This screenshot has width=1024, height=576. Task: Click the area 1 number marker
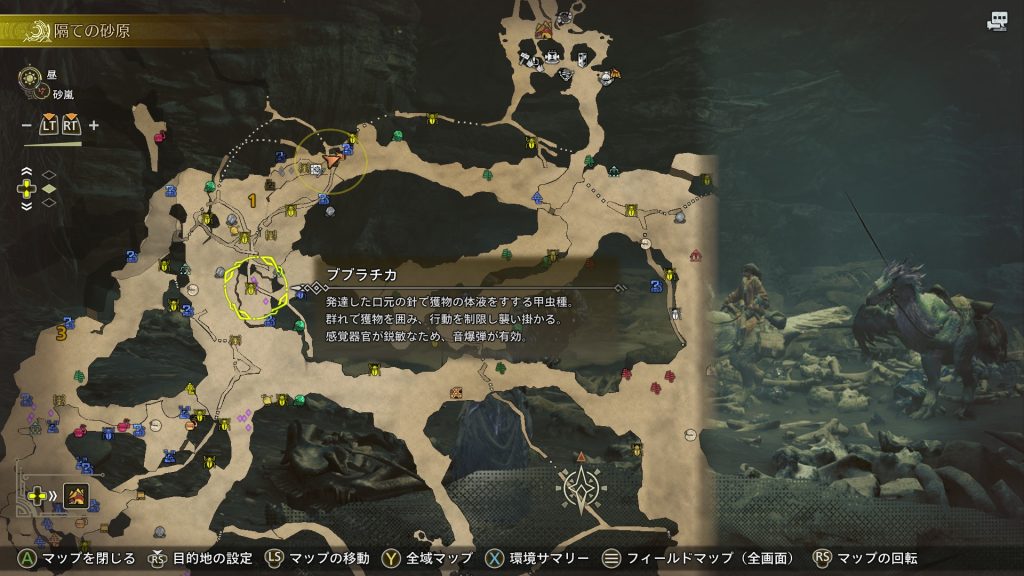click(x=252, y=201)
